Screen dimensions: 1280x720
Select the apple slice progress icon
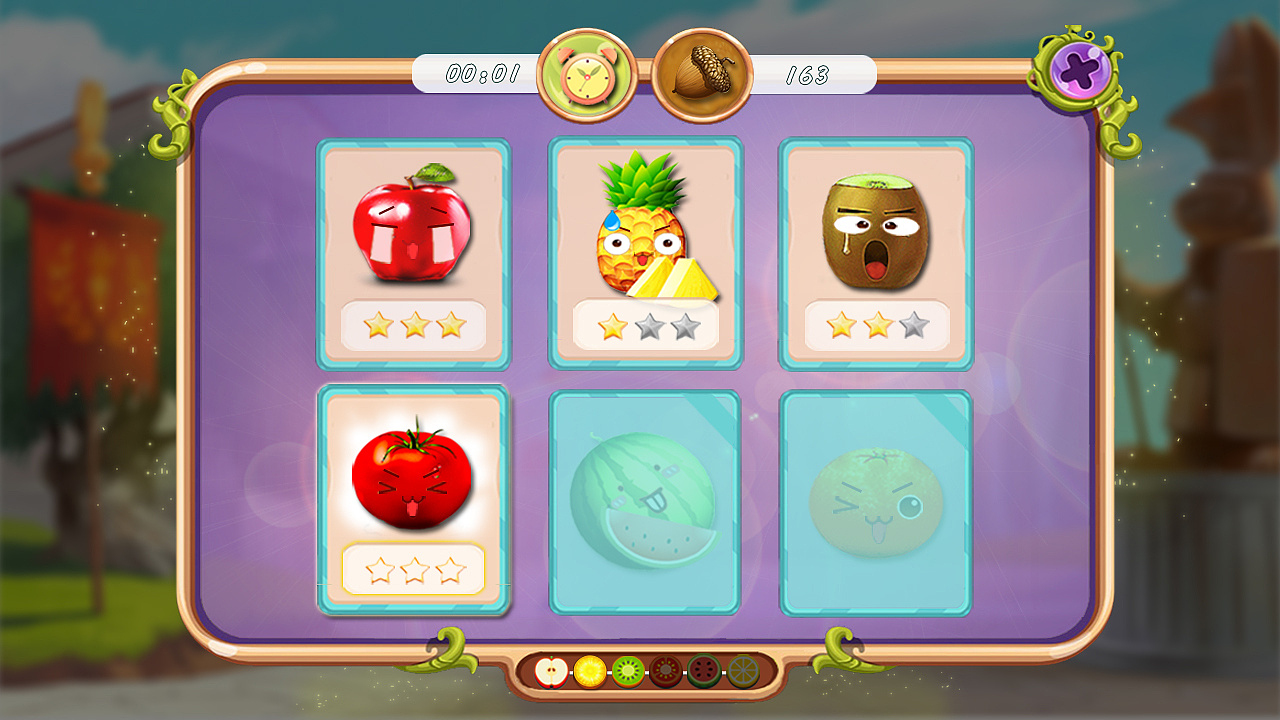click(x=551, y=671)
